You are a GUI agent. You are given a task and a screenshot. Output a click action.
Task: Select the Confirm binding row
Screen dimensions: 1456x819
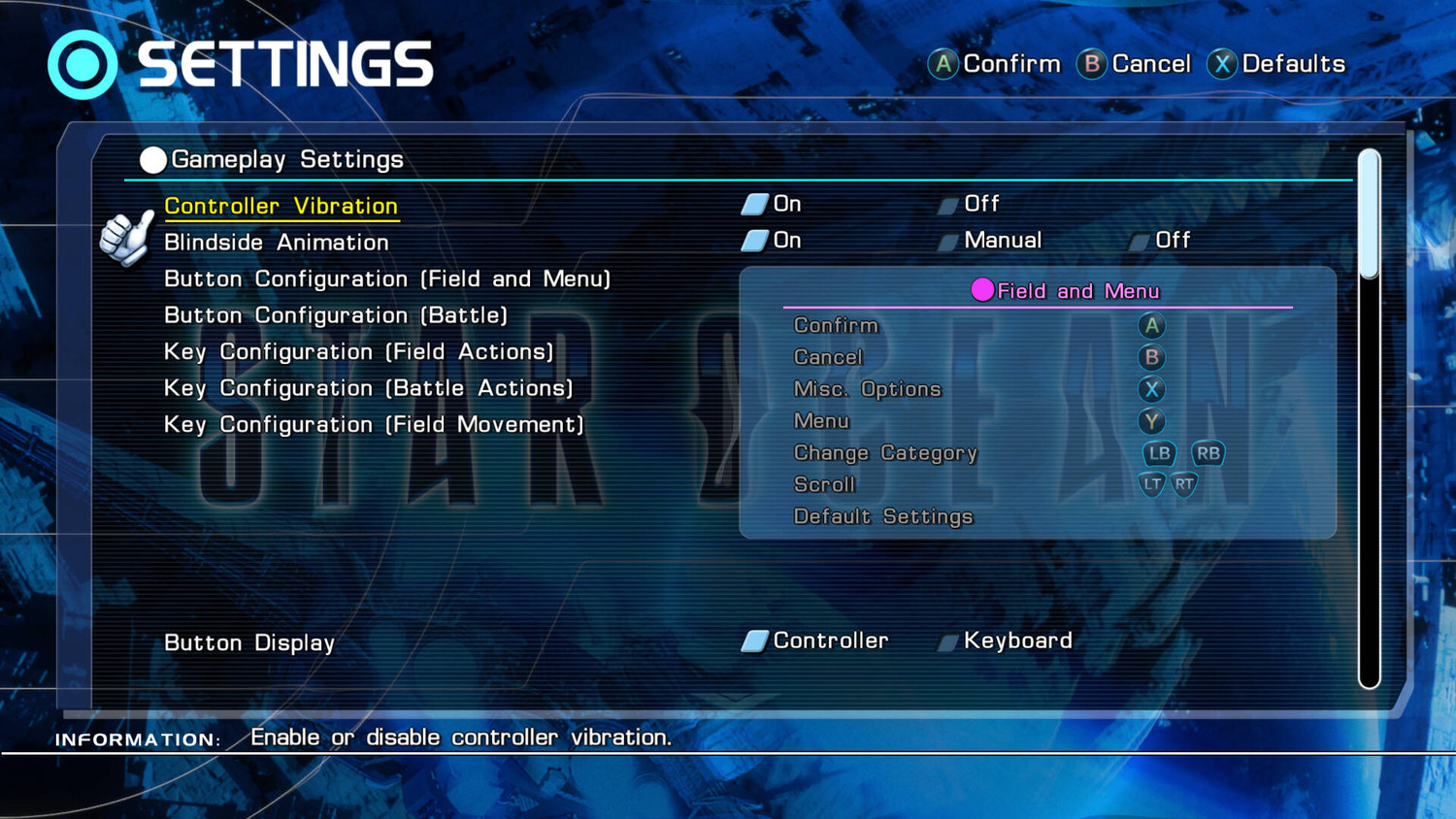point(836,326)
